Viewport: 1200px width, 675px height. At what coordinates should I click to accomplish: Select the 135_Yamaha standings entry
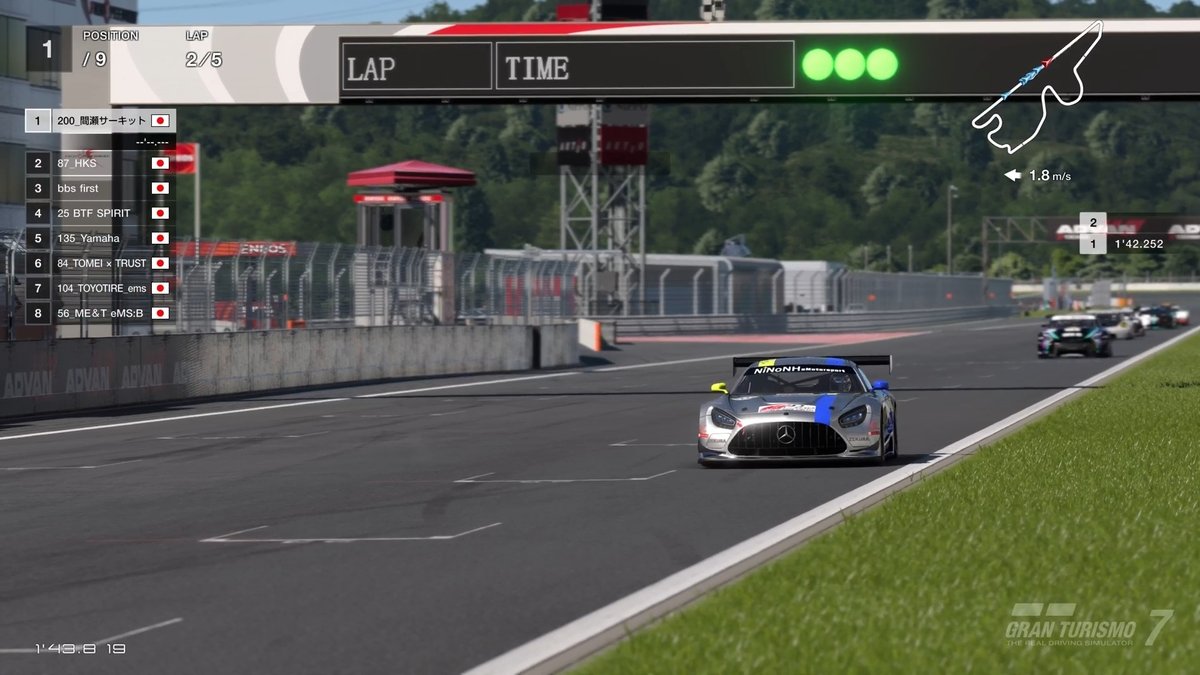[100, 238]
